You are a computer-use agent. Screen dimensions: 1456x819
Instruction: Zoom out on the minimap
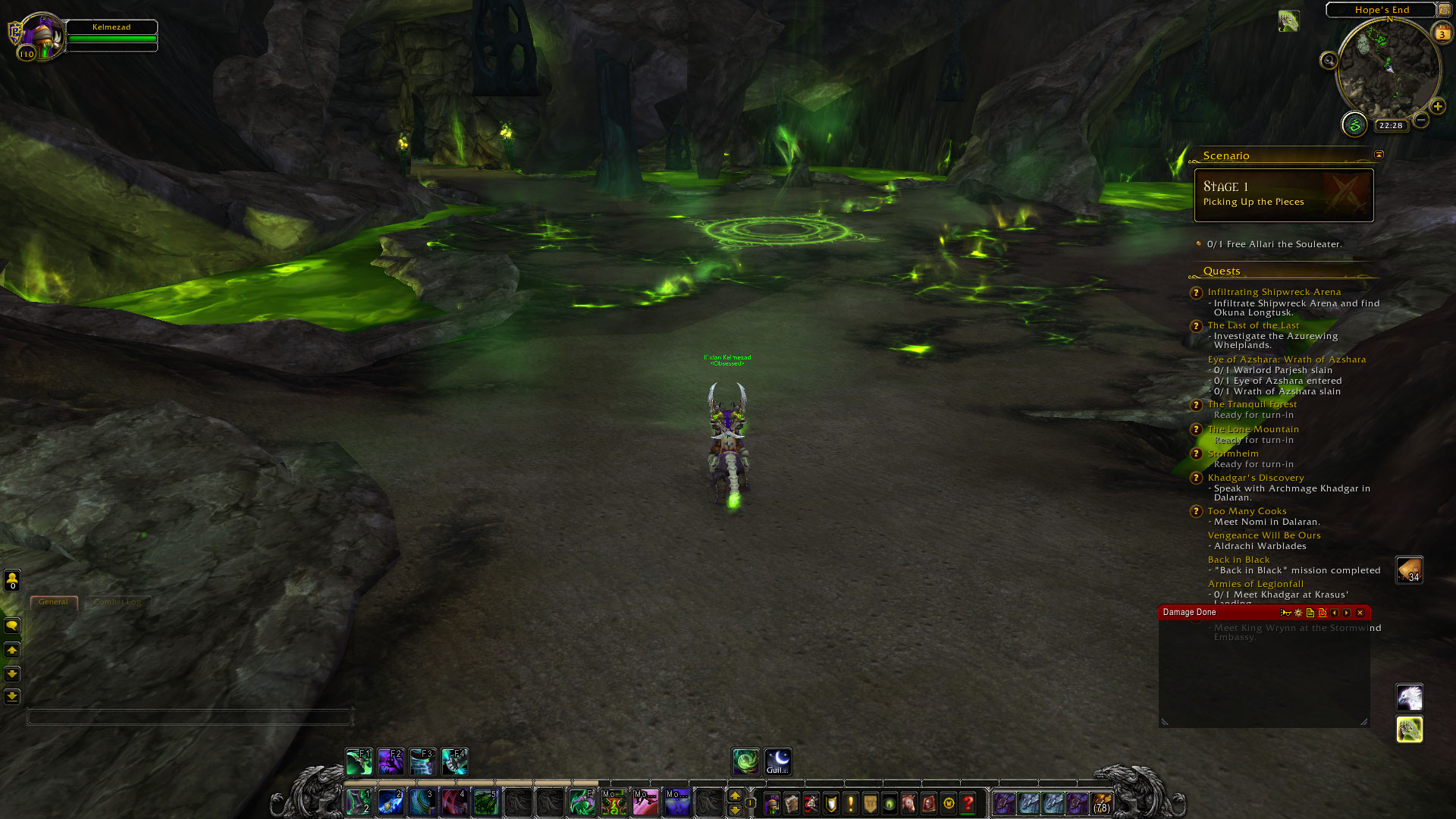tap(1421, 120)
